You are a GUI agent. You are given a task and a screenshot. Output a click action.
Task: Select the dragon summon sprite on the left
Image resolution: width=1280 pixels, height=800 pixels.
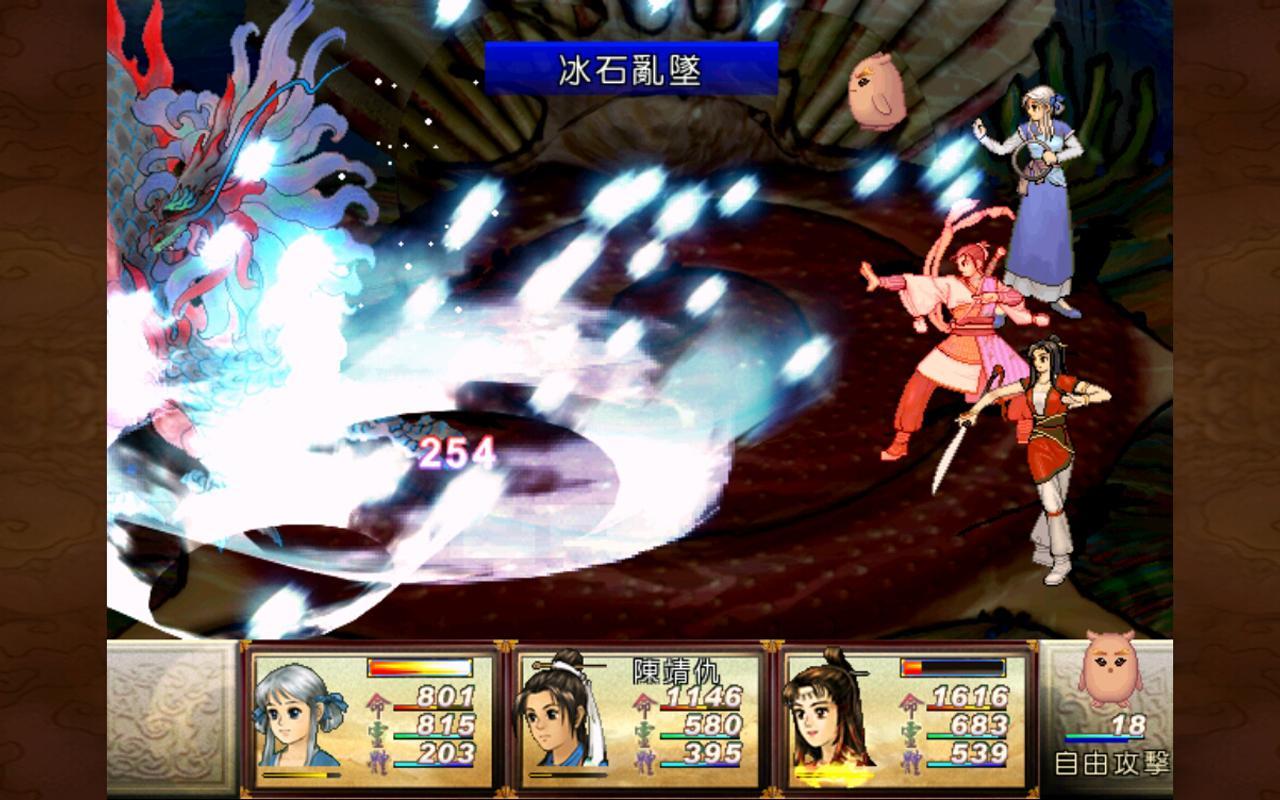coord(210,200)
